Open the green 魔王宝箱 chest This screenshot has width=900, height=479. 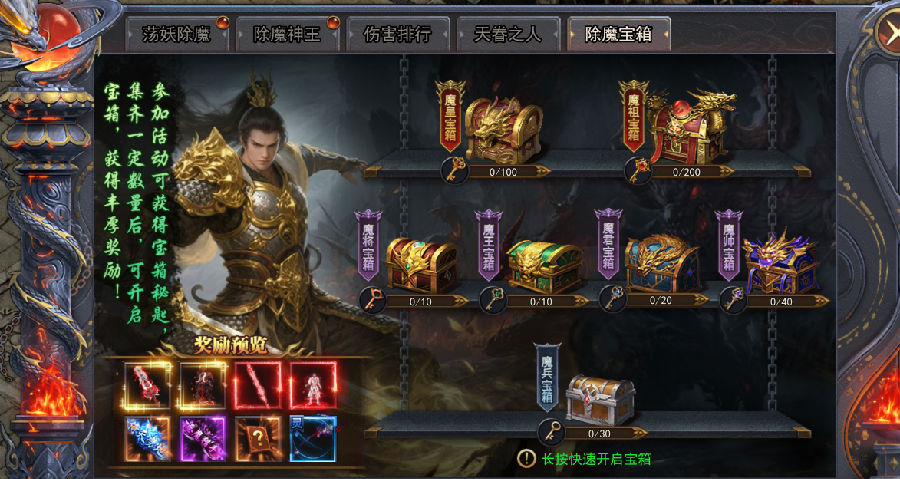click(544, 264)
